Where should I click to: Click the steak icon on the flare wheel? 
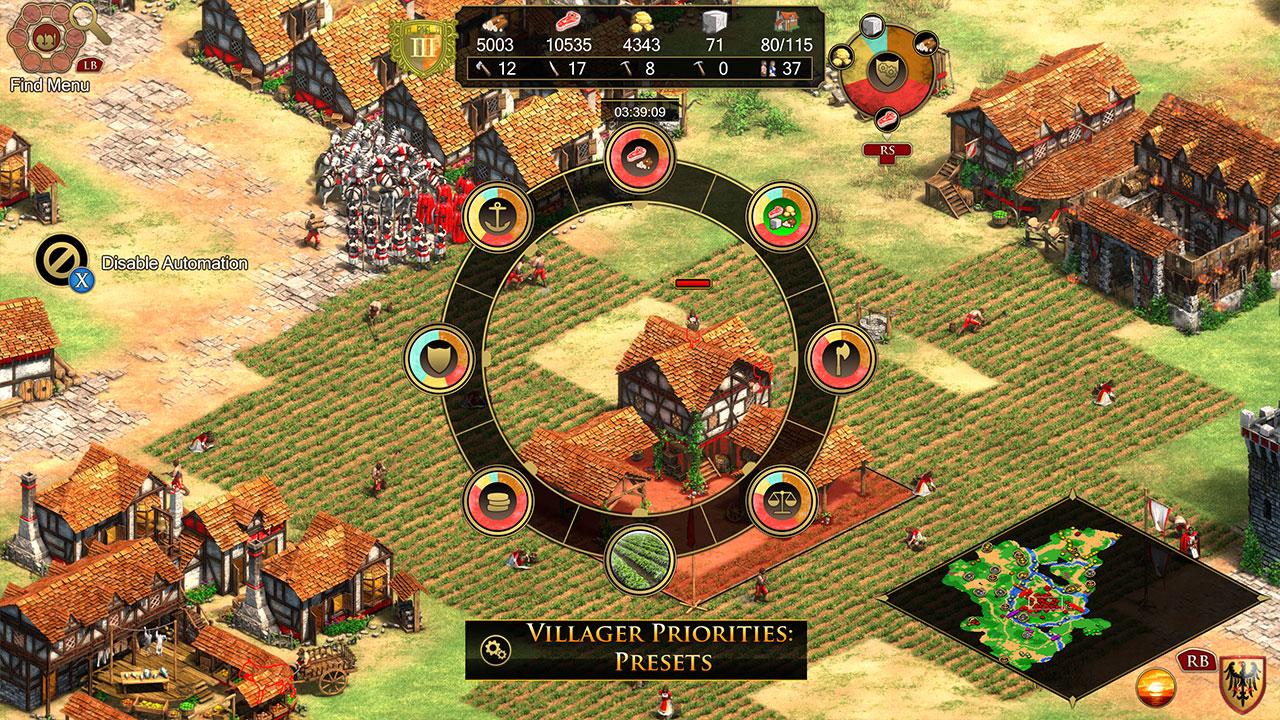pos(888,120)
